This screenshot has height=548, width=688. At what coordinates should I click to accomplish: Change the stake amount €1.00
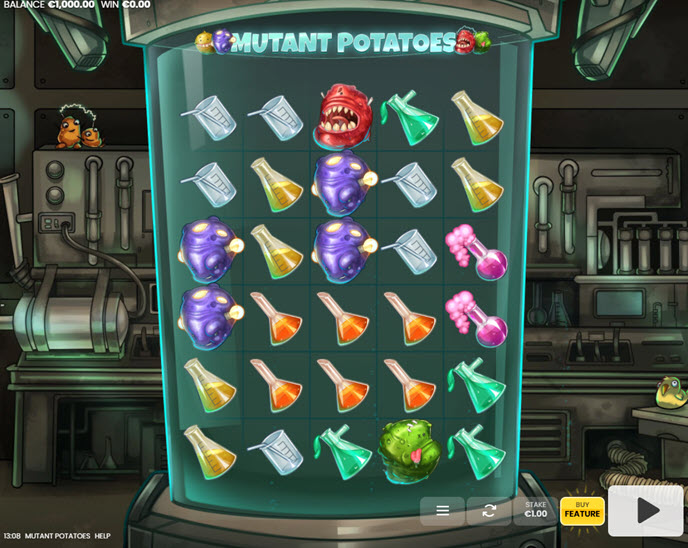click(x=536, y=510)
